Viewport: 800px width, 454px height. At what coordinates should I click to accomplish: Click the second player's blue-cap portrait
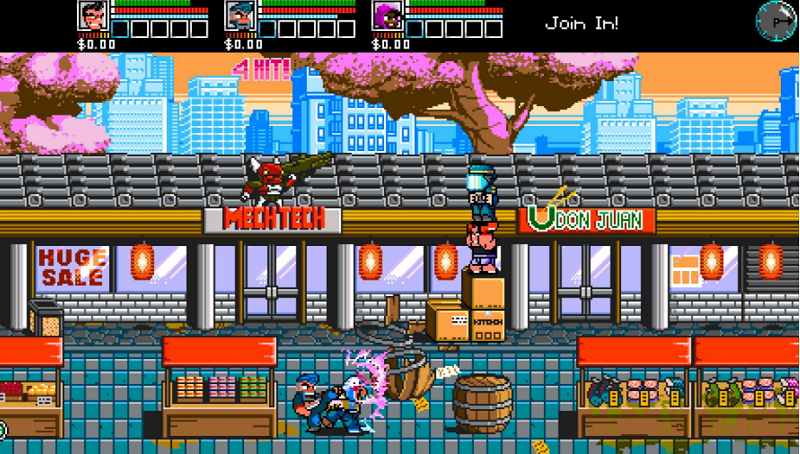point(240,17)
